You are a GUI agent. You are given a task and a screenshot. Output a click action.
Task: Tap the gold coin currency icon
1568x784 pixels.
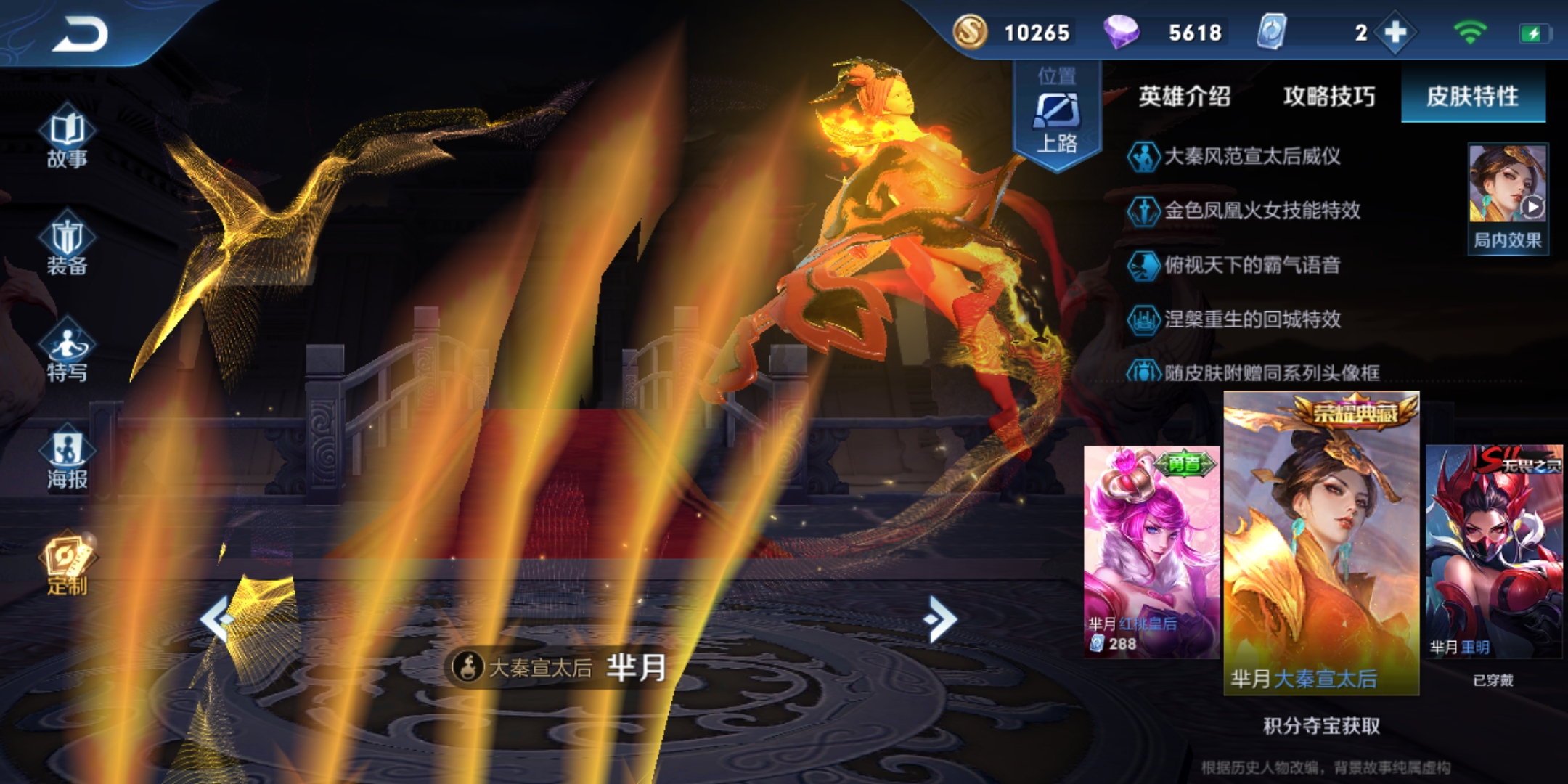[x=971, y=32]
